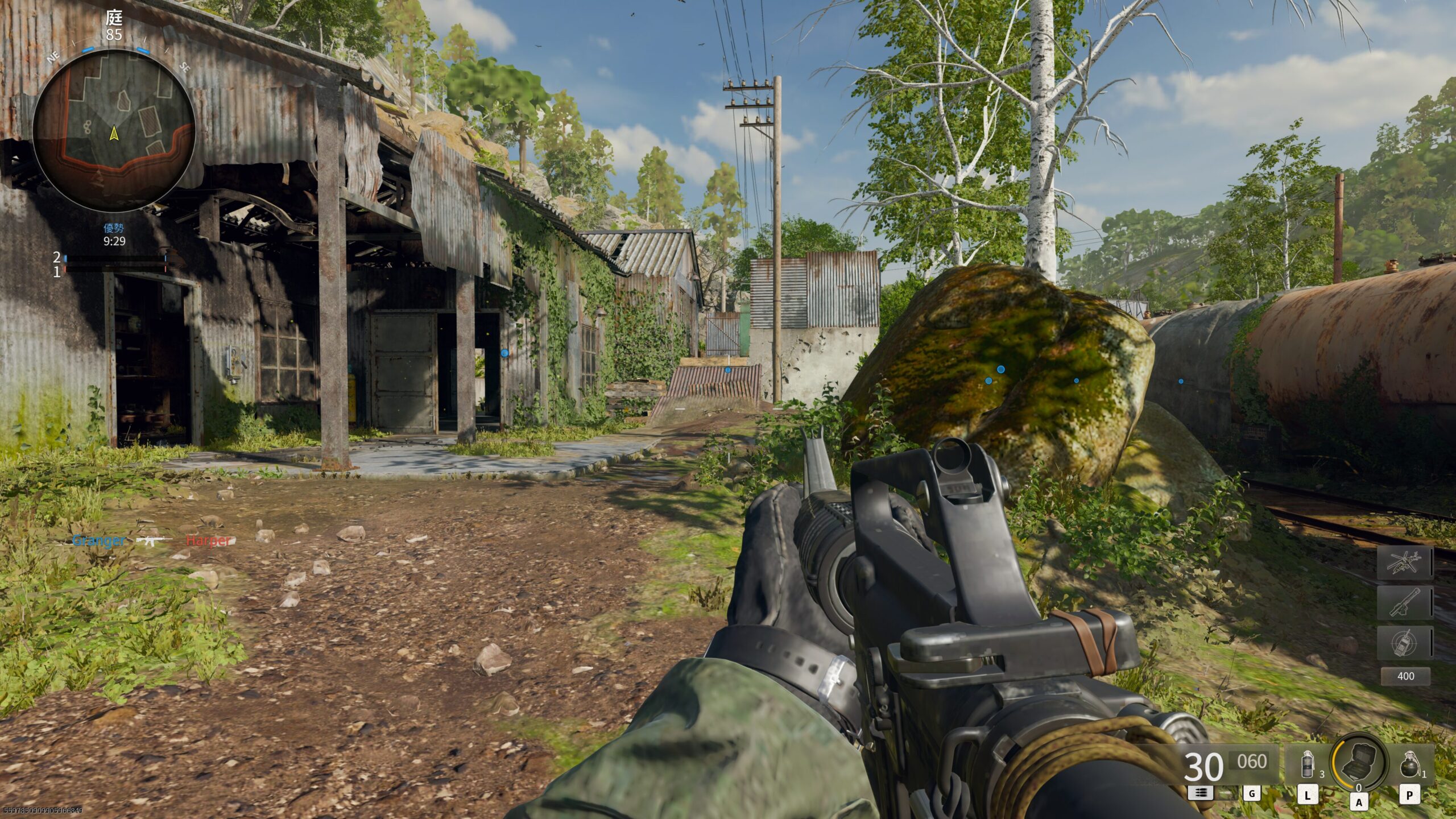This screenshot has height=819, width=1456.
Task: Click the circular minimap
Action: (x=114, y=130)
